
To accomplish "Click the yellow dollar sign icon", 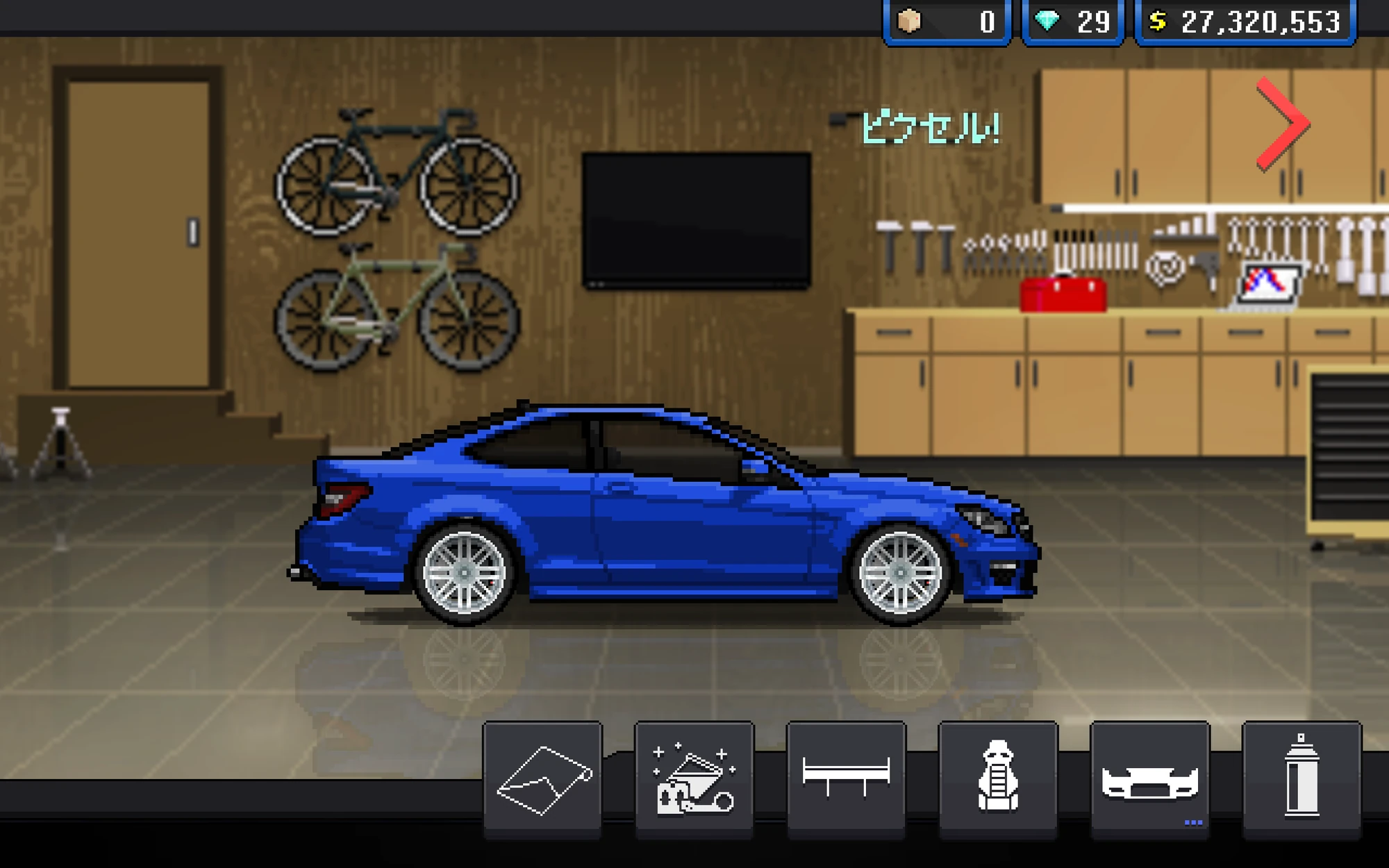I will pos(1159,21).
